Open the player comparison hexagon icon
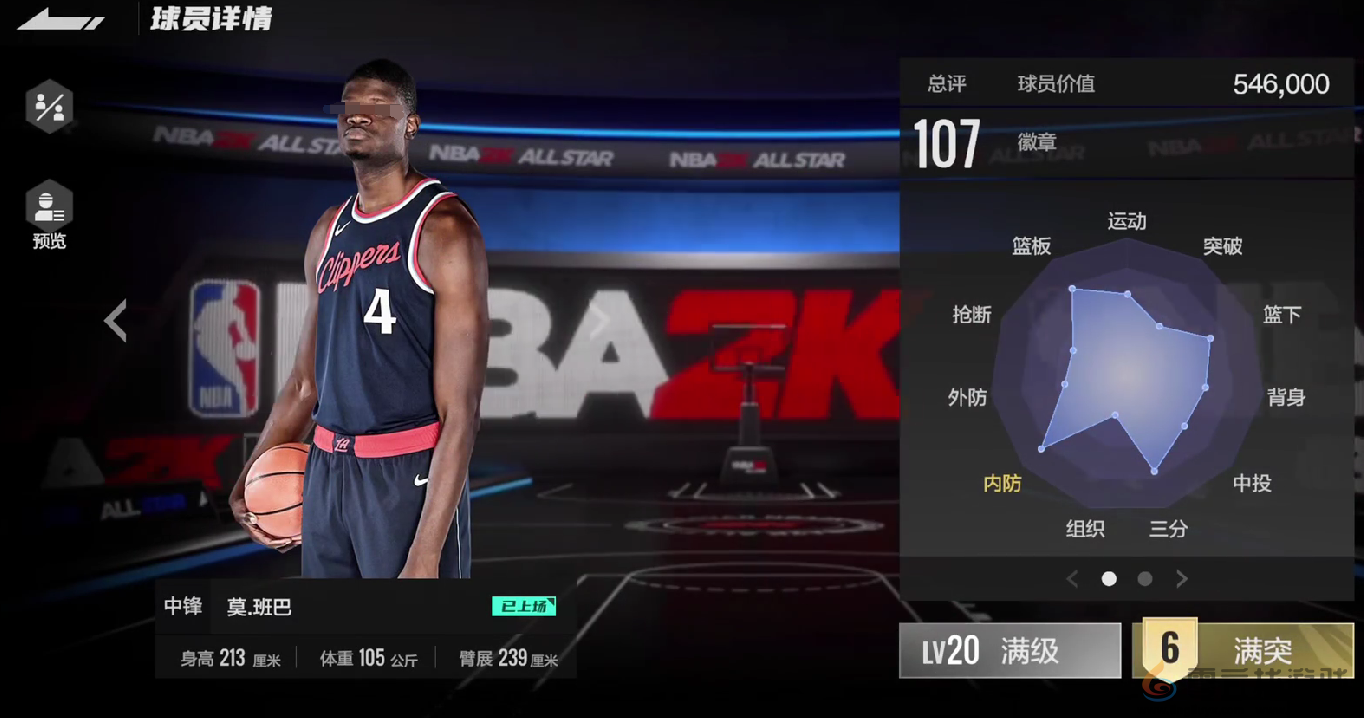 click(x=49, y=107)
